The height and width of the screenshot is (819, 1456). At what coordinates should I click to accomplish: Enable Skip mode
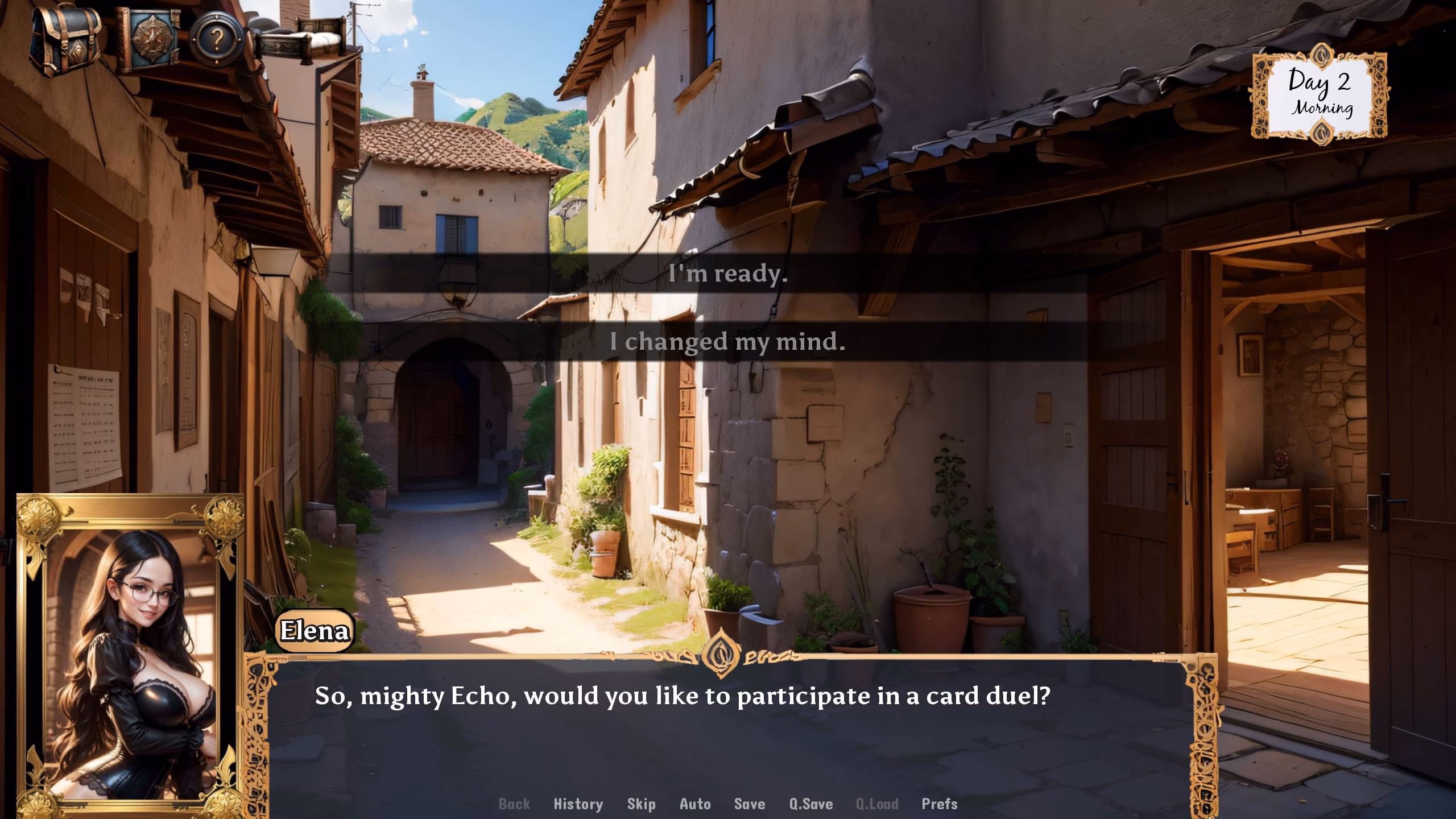640,804
